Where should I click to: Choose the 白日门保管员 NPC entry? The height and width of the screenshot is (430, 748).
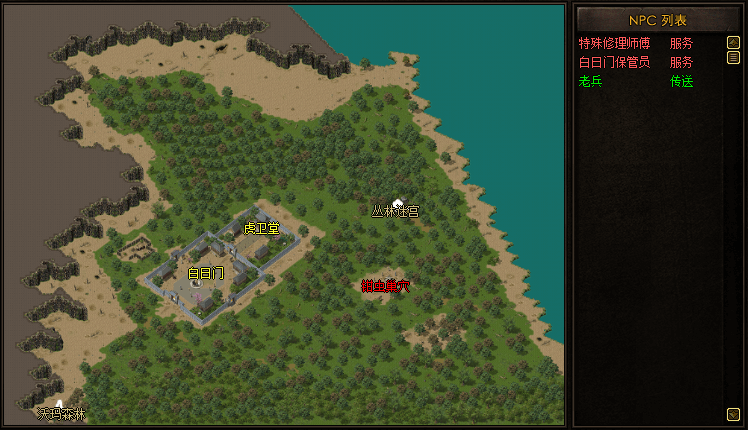point(614,62)
